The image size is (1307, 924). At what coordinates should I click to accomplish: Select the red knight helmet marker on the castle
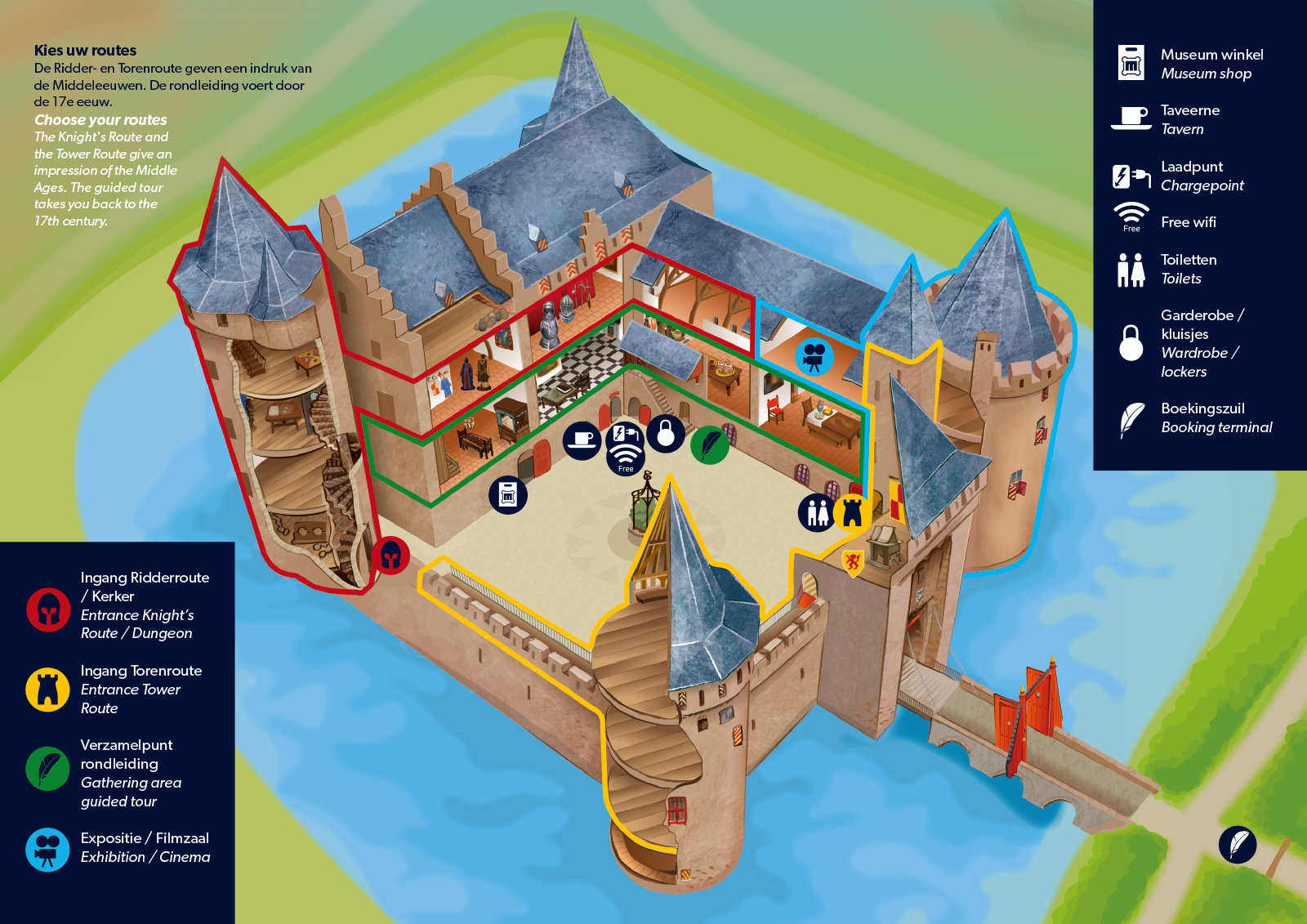(390, 556)
